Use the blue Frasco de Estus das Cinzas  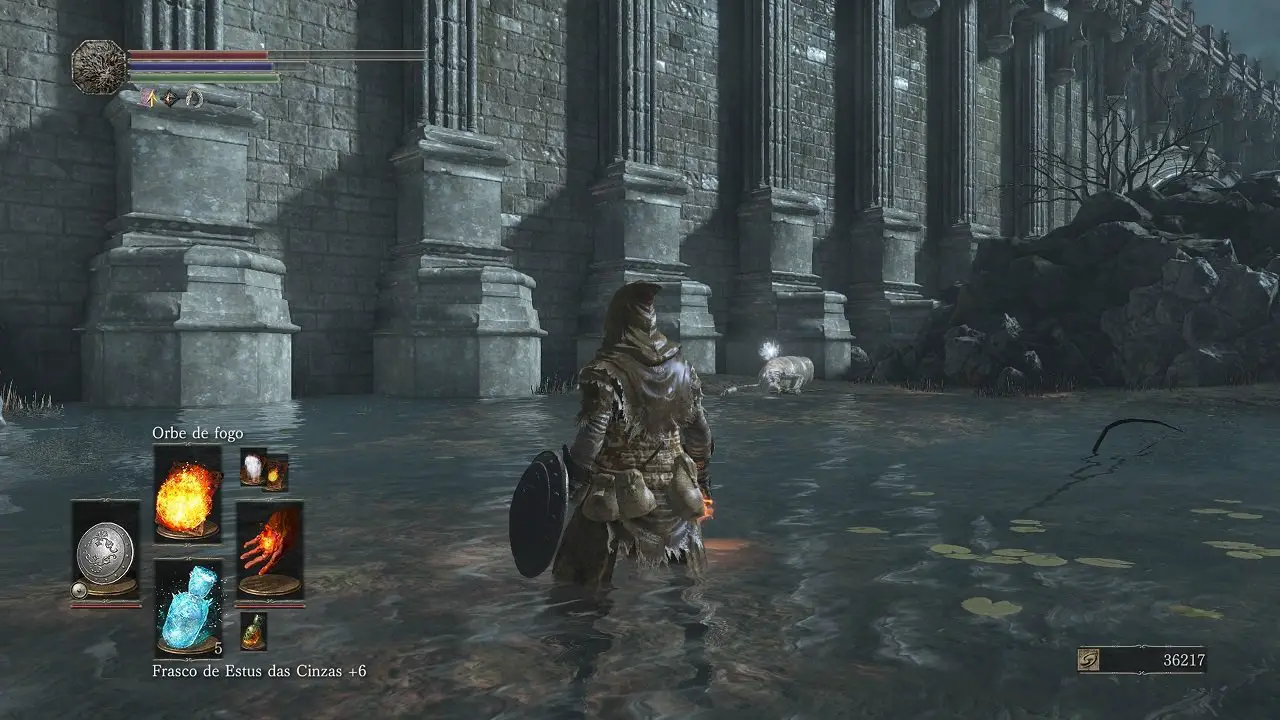click(188, 607)
